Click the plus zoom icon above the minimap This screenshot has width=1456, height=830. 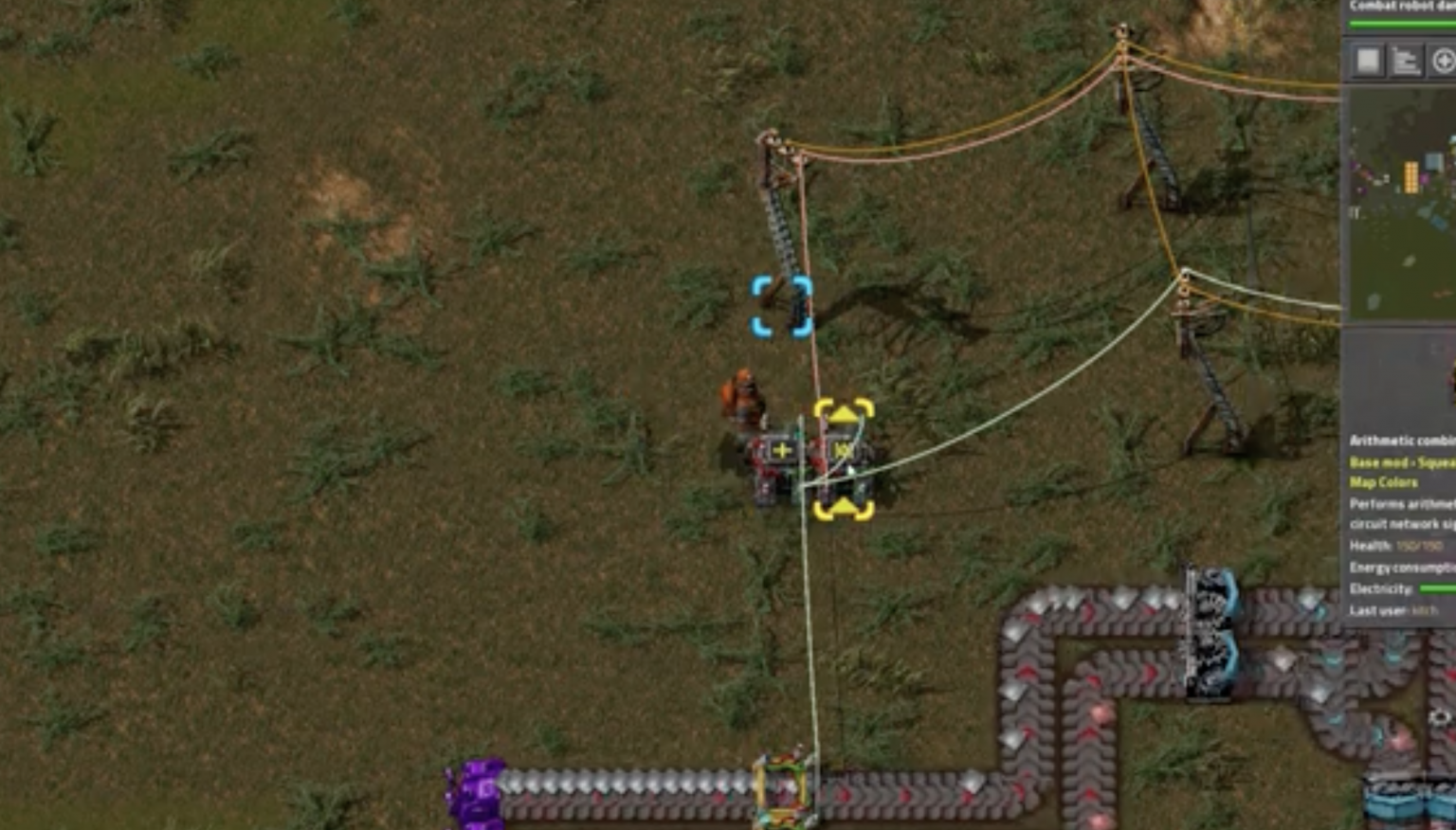[1444, 63]
